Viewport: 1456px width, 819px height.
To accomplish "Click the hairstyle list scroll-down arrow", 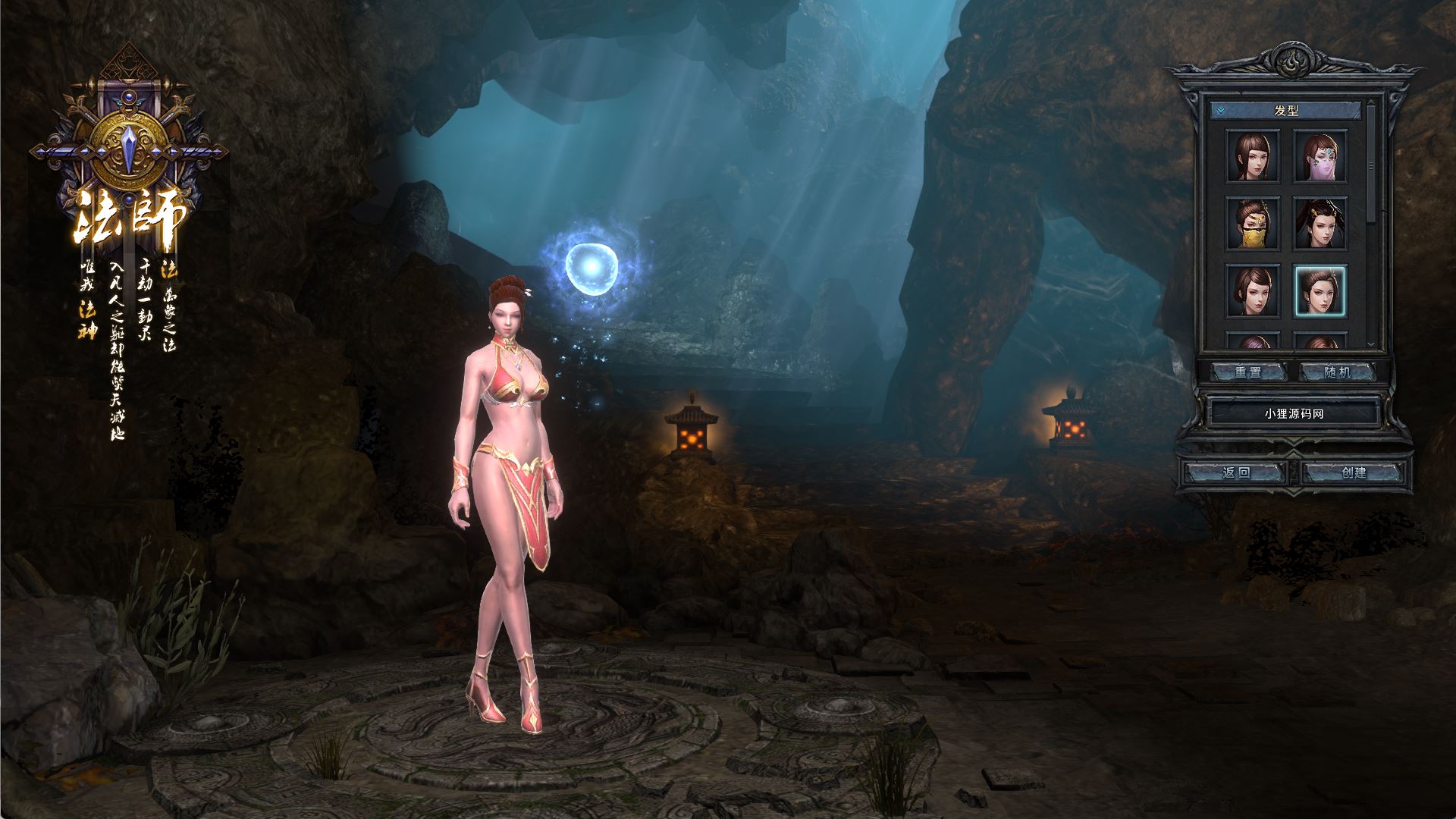I will 1370,344.
